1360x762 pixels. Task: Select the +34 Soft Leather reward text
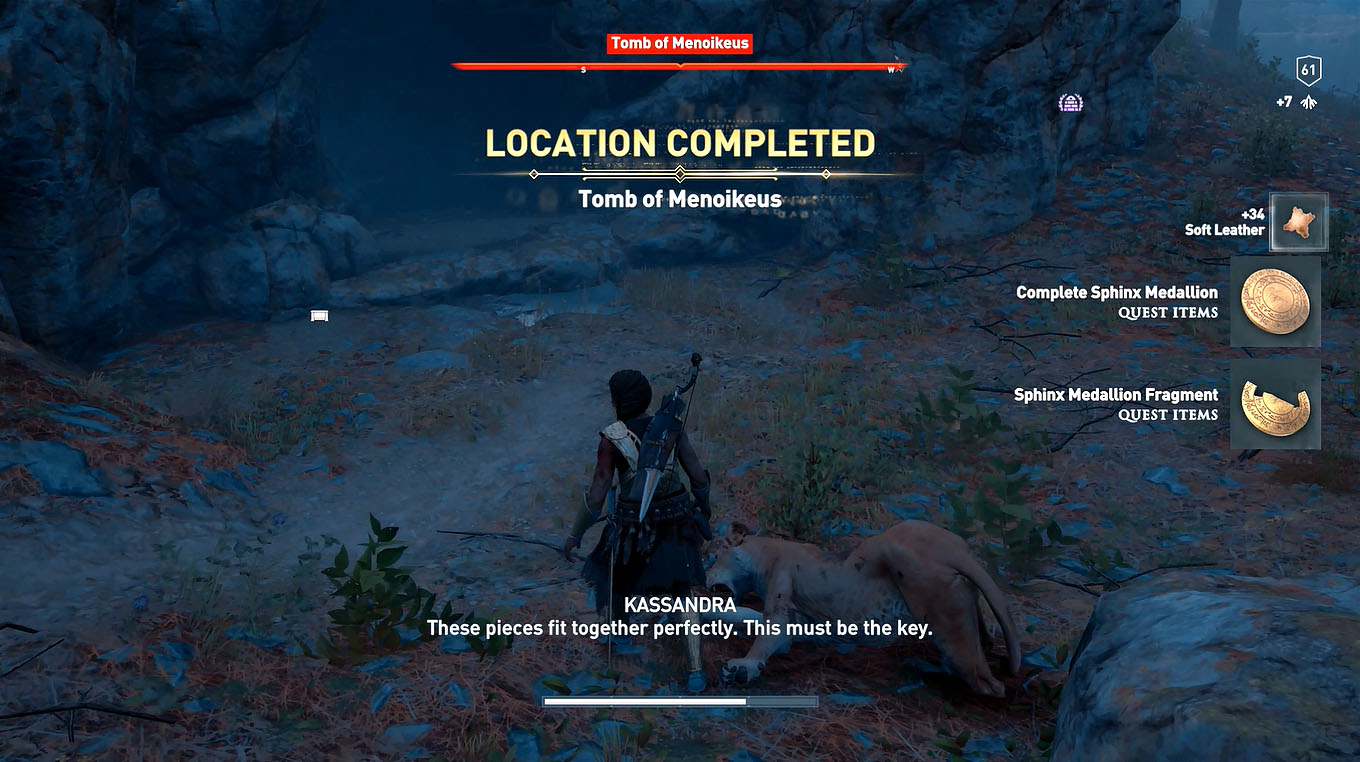(1226, 221)
